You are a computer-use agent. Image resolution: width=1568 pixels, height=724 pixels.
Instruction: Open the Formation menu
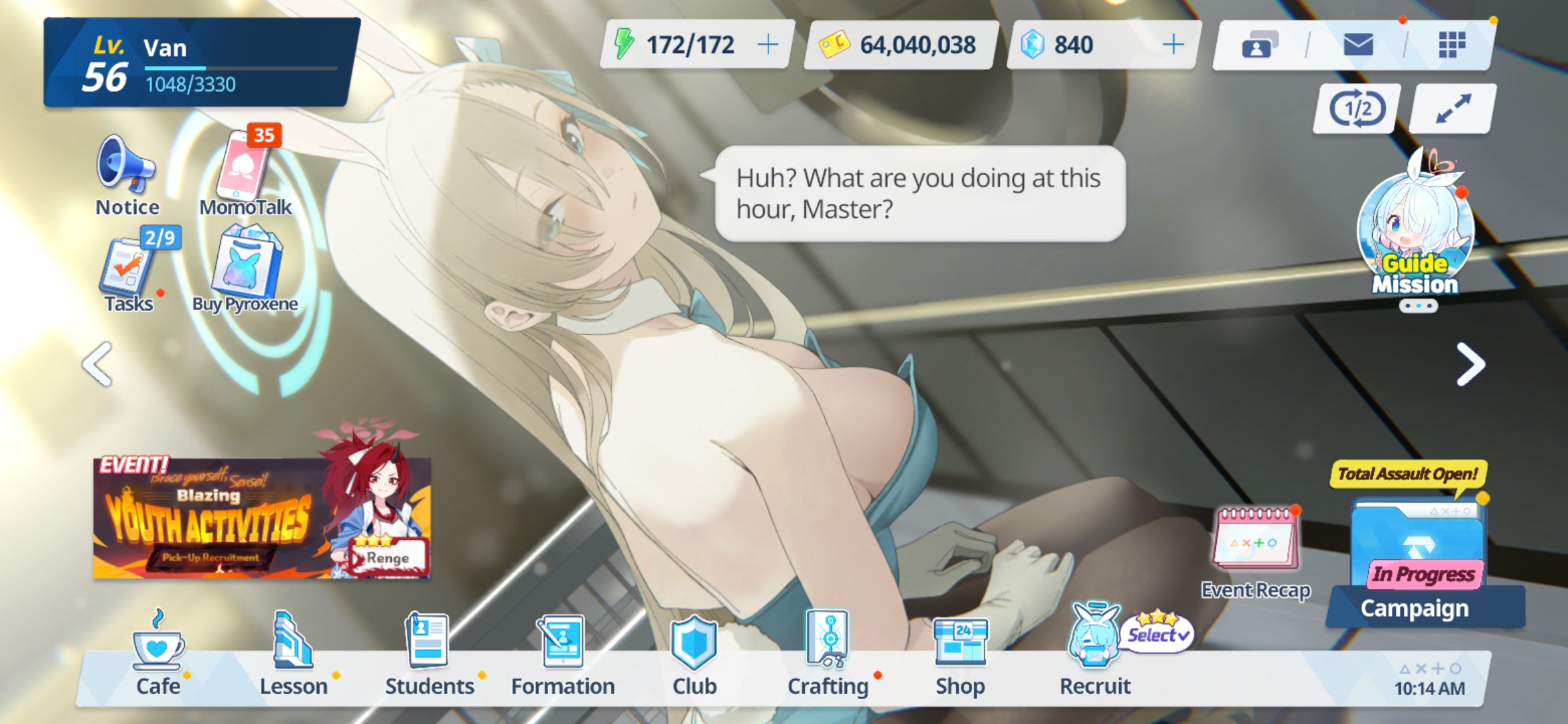tap(562, 654)
